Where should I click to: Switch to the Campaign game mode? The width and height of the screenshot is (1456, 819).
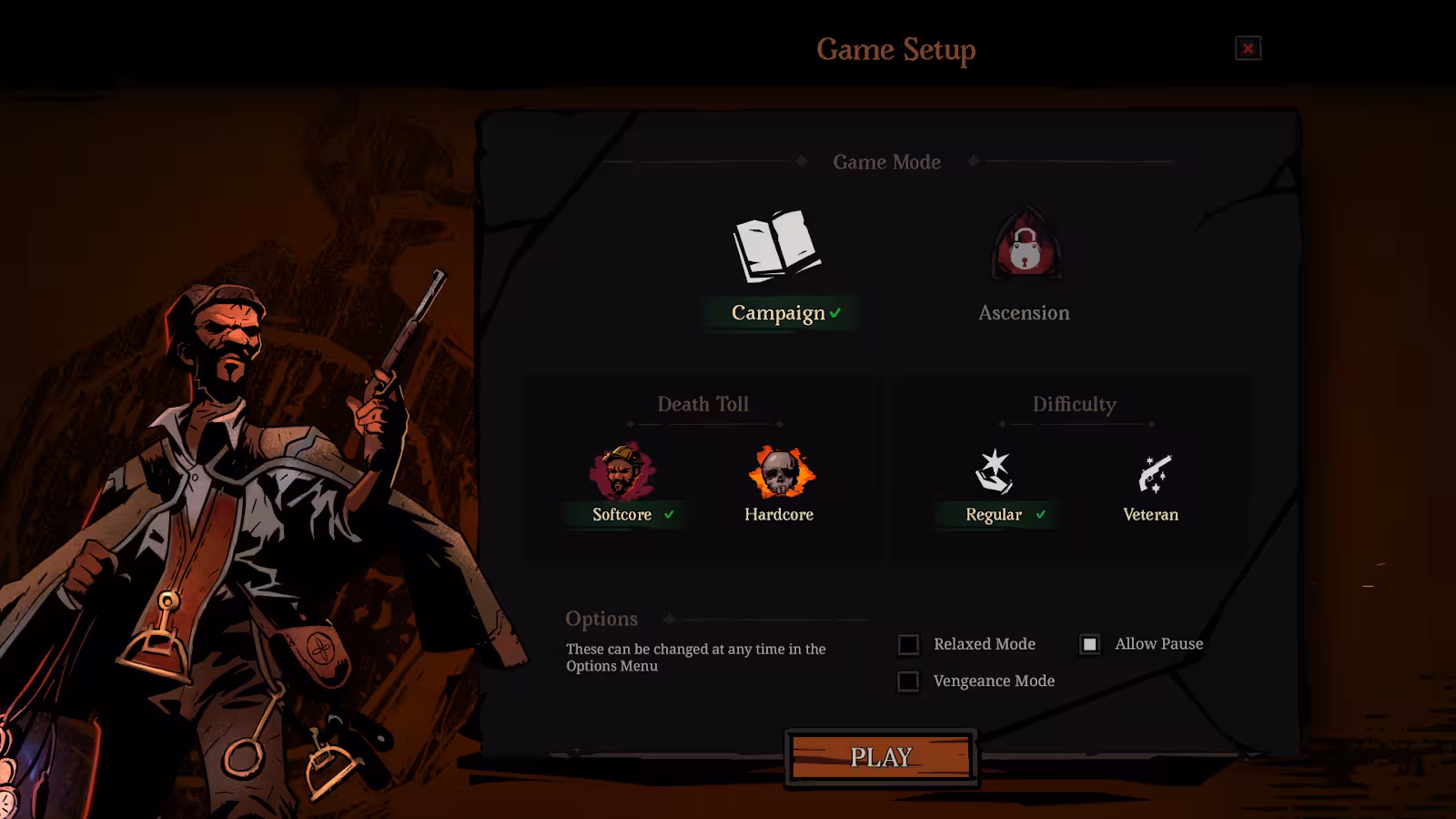tap(778, 313)
